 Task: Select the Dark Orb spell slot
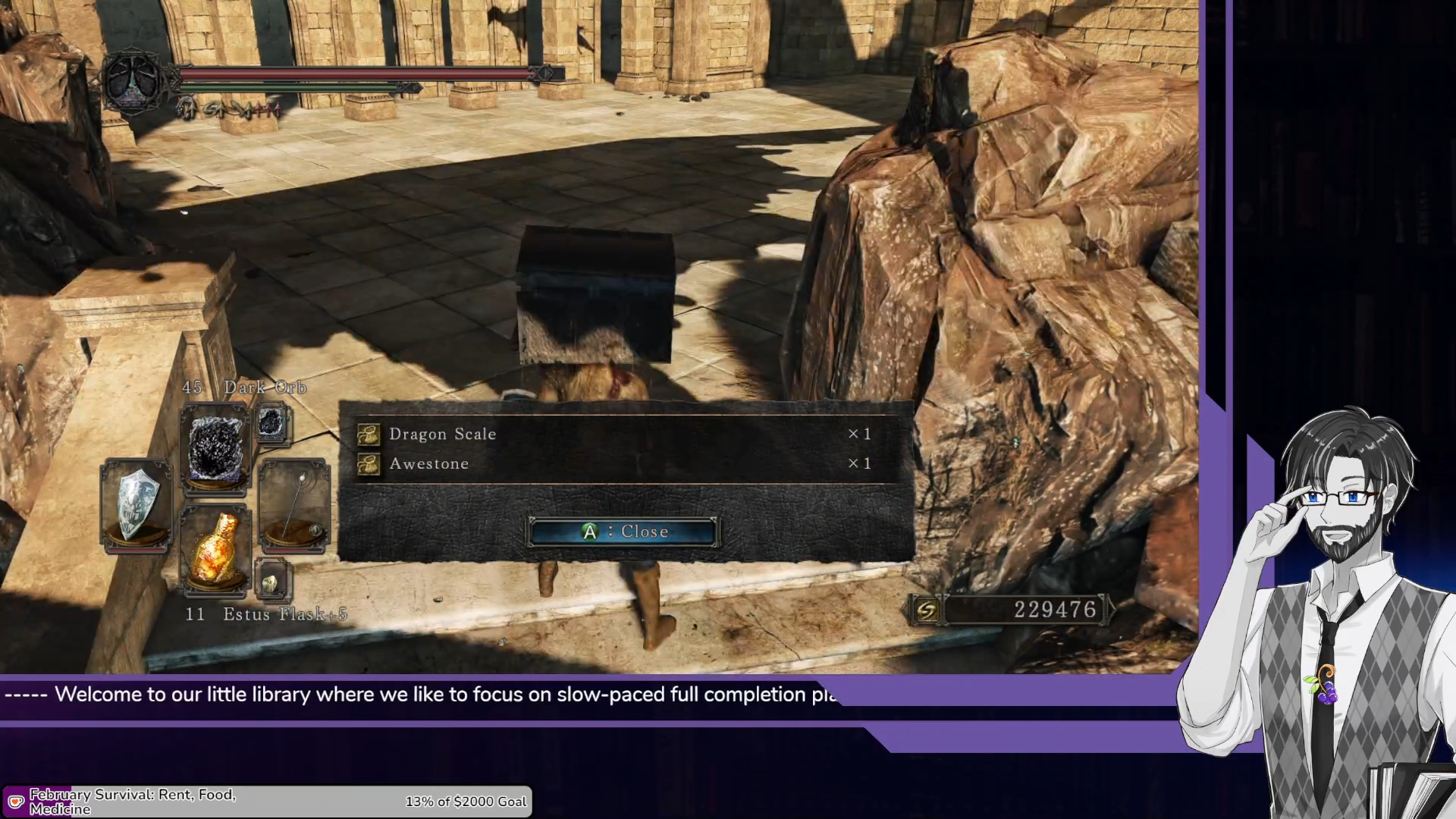click(216, 448)
